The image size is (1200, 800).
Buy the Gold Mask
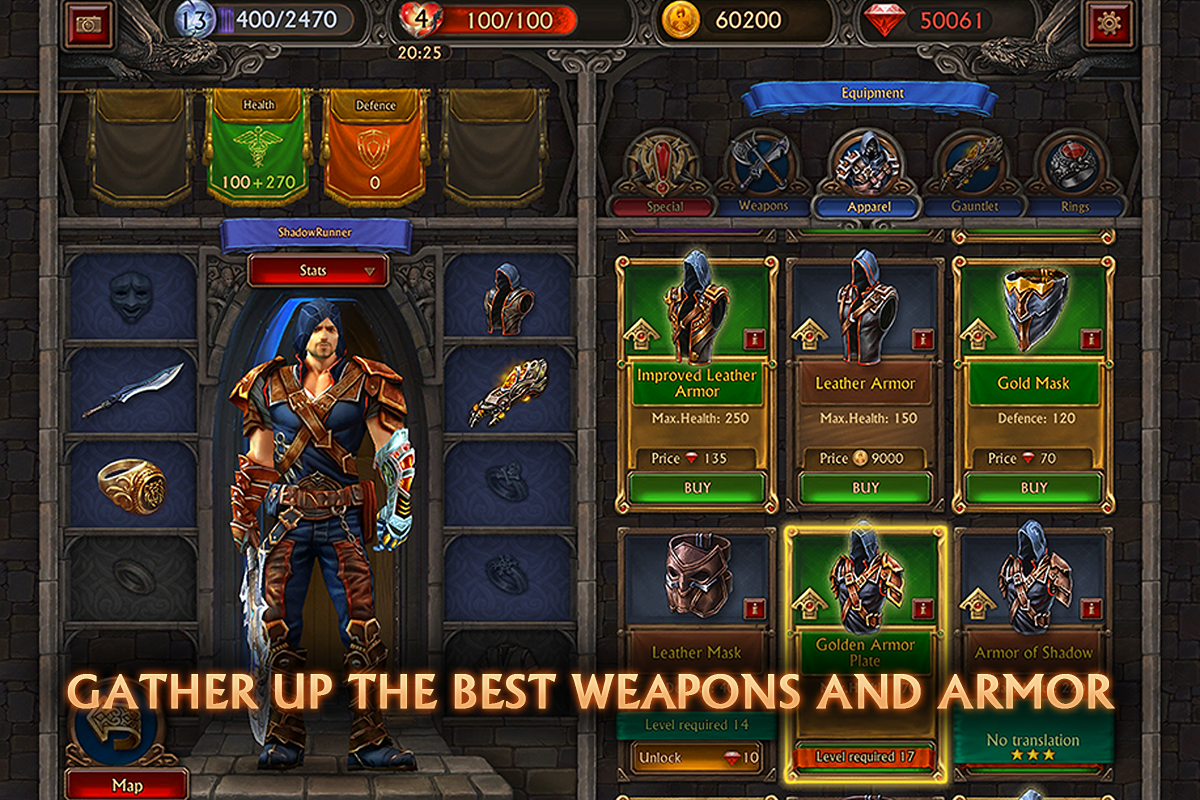click(x=1033, y=488)
